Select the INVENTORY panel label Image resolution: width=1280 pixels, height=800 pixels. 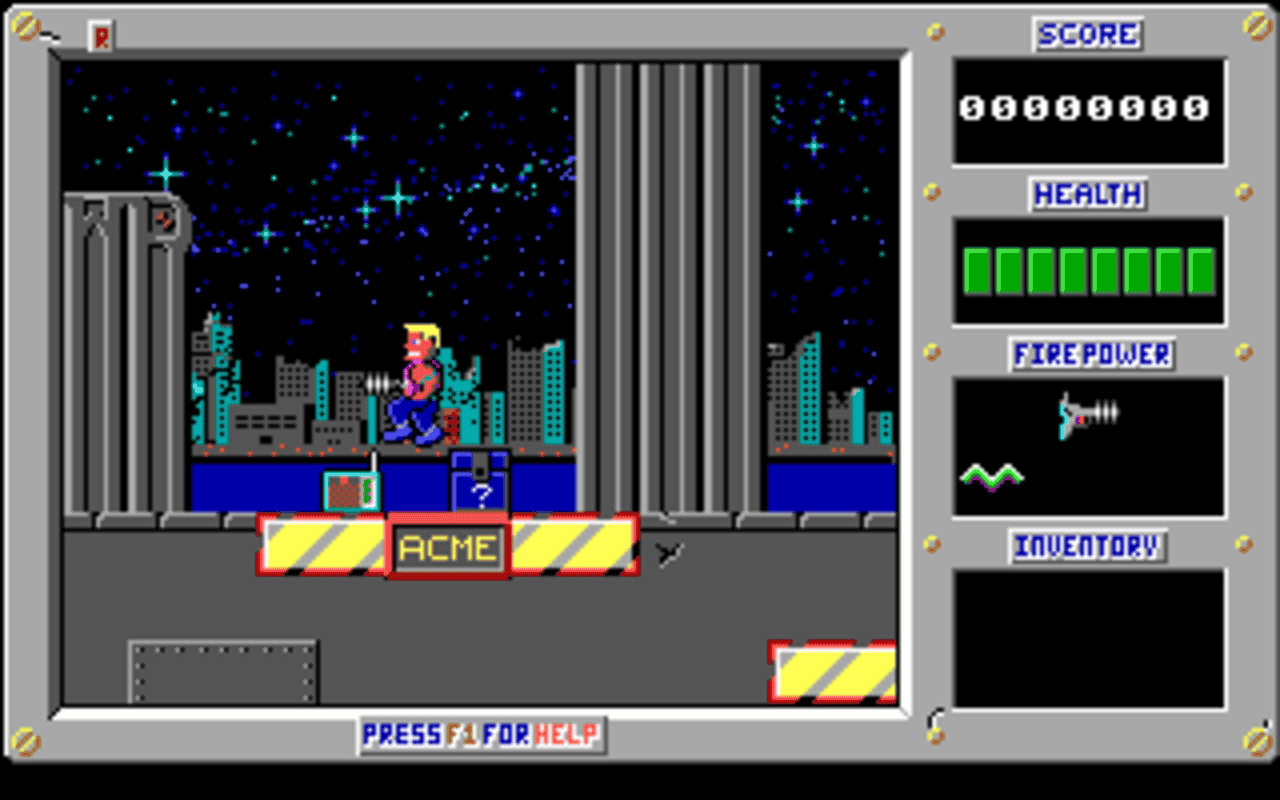1088,546
